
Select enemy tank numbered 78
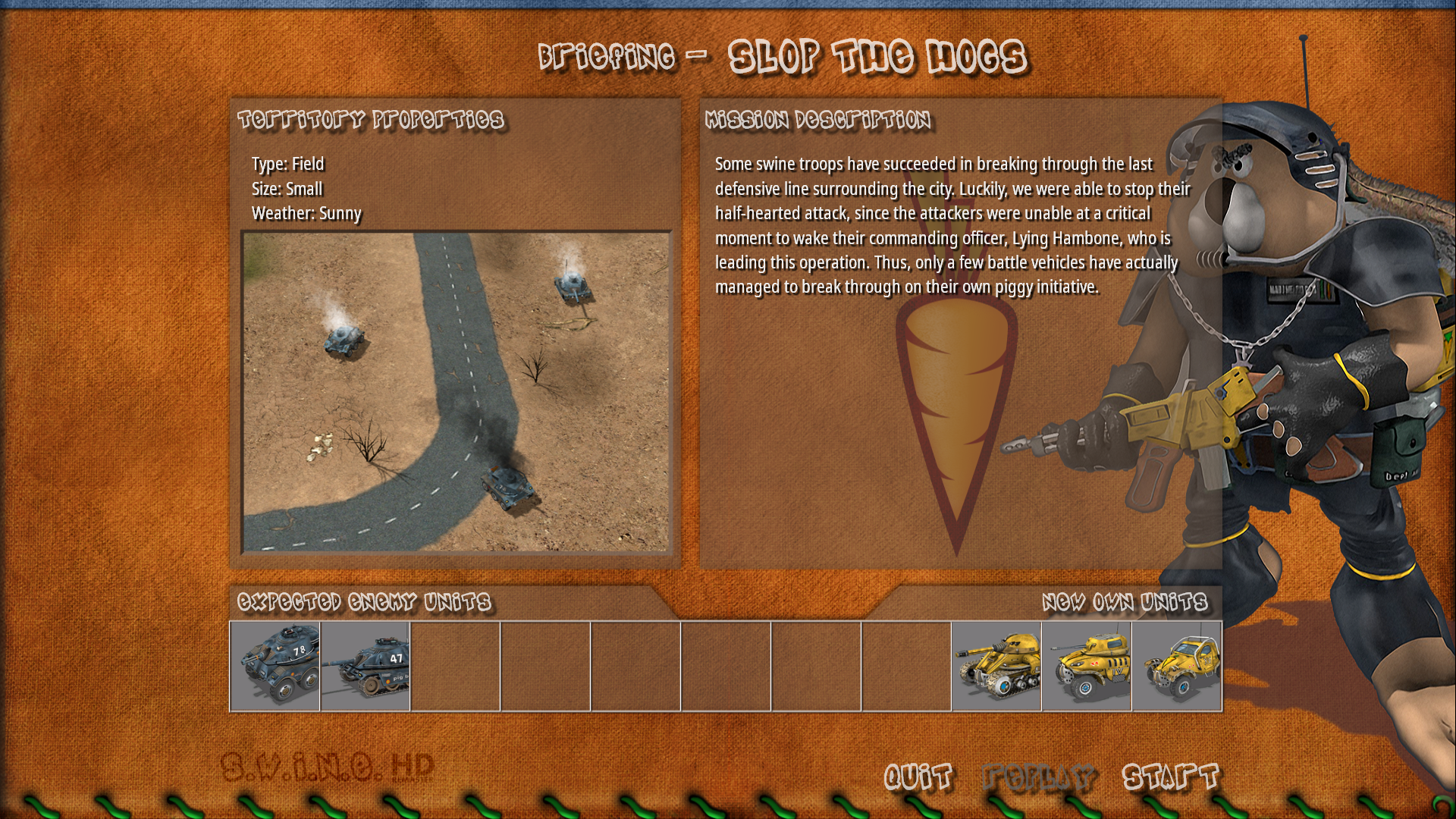click(x=275, y=667)
